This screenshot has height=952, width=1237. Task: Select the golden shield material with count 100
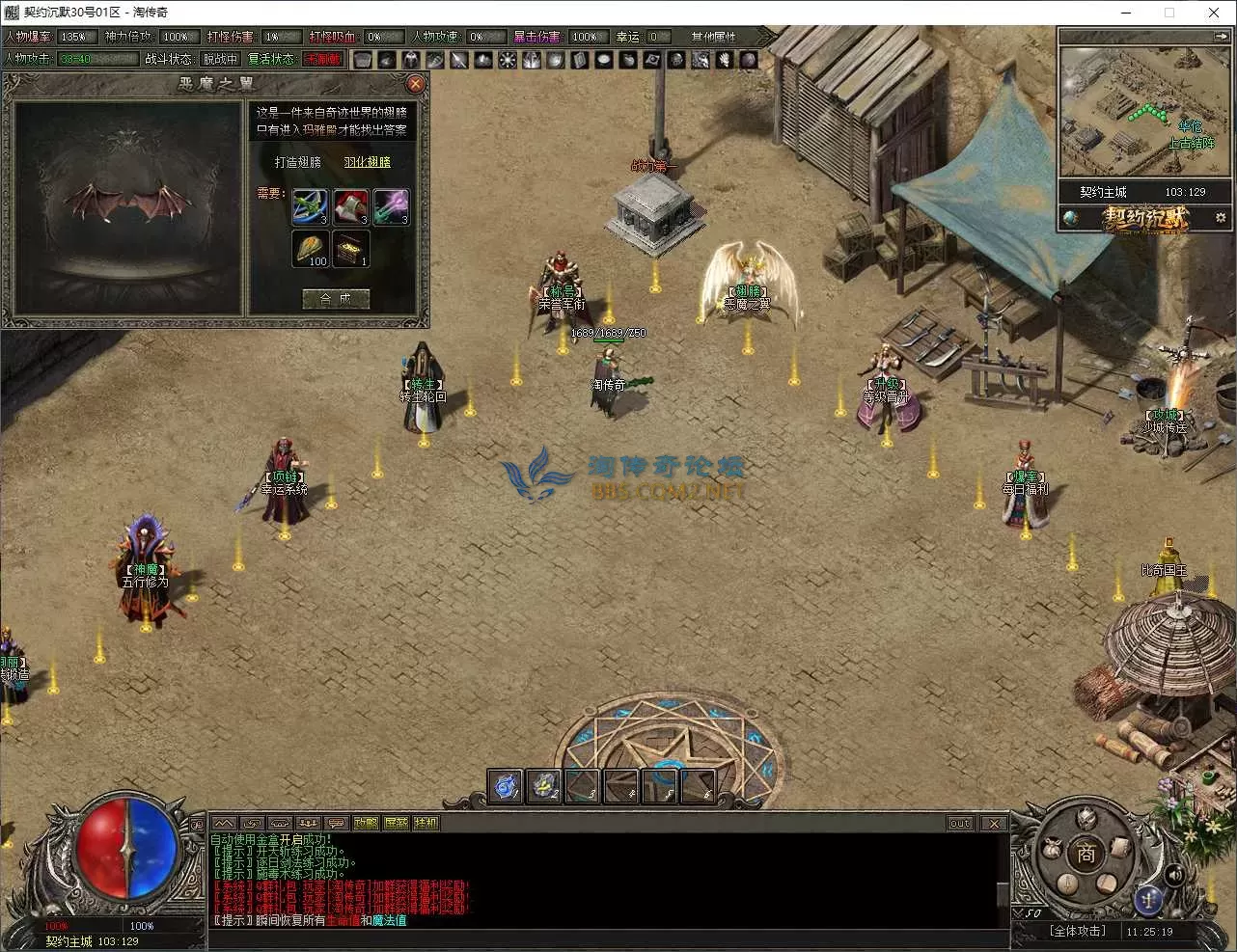(x=311, y=249)
